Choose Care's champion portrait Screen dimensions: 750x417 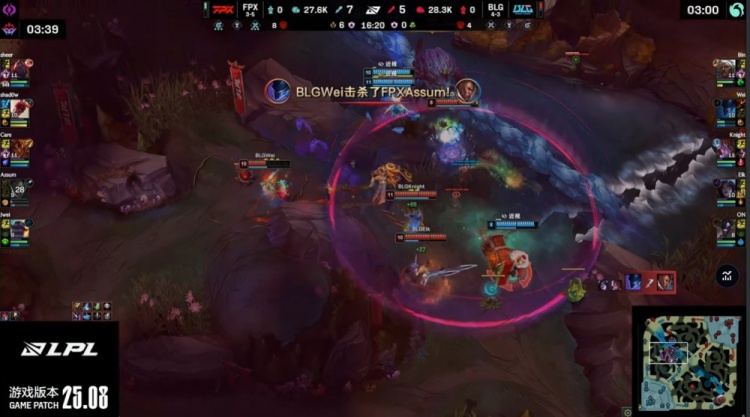(21, 148)
